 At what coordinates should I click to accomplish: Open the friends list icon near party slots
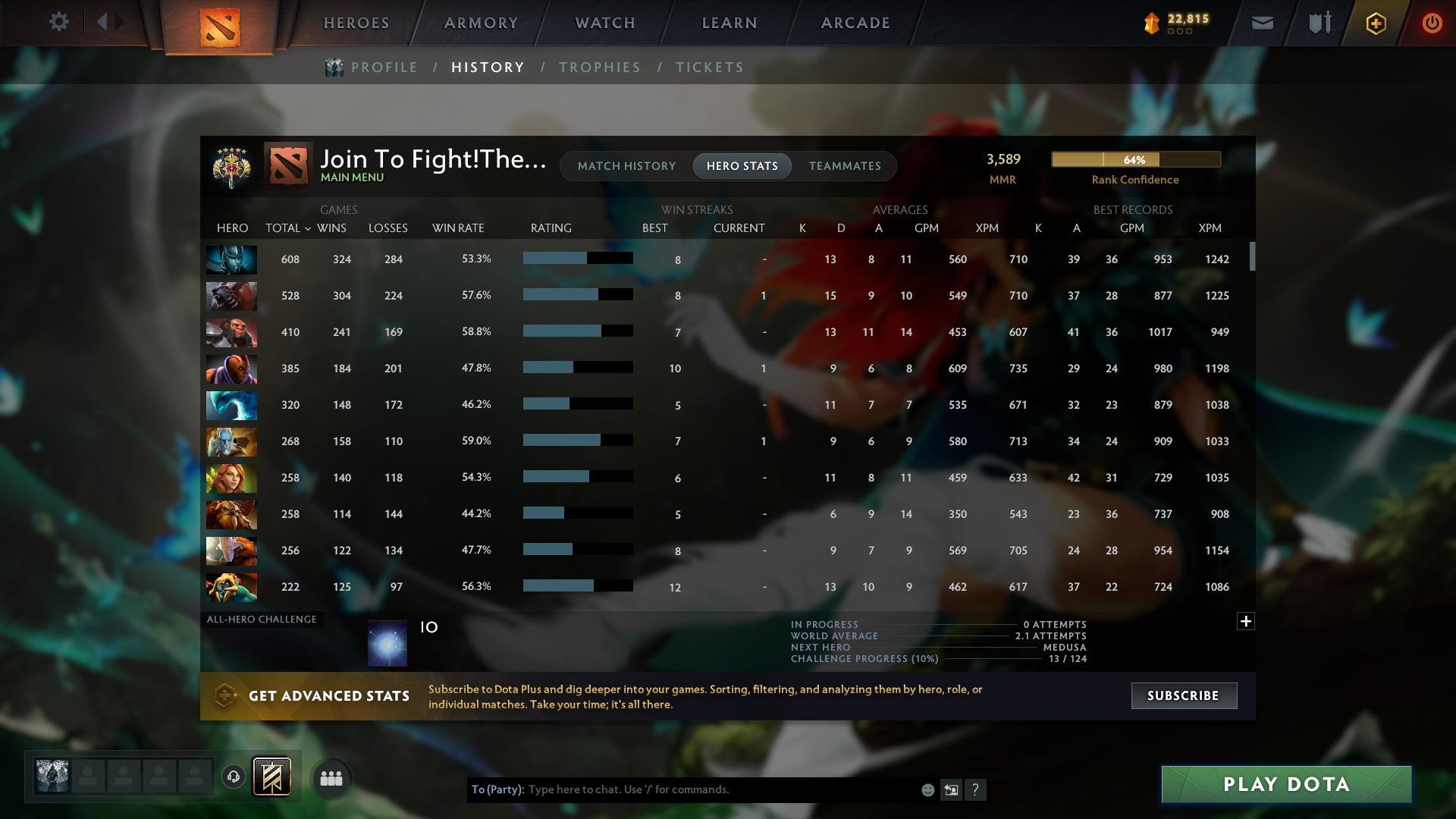(x=330, y=777)
